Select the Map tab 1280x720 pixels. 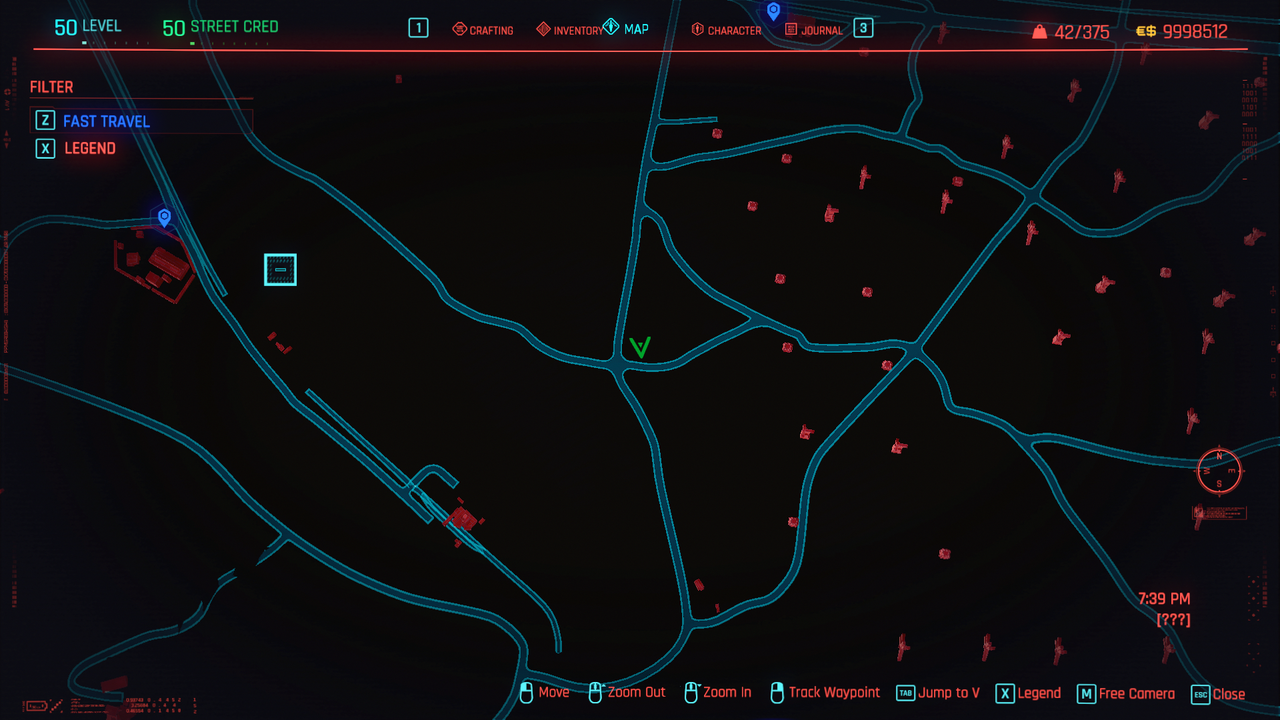[x=627, y=29]
